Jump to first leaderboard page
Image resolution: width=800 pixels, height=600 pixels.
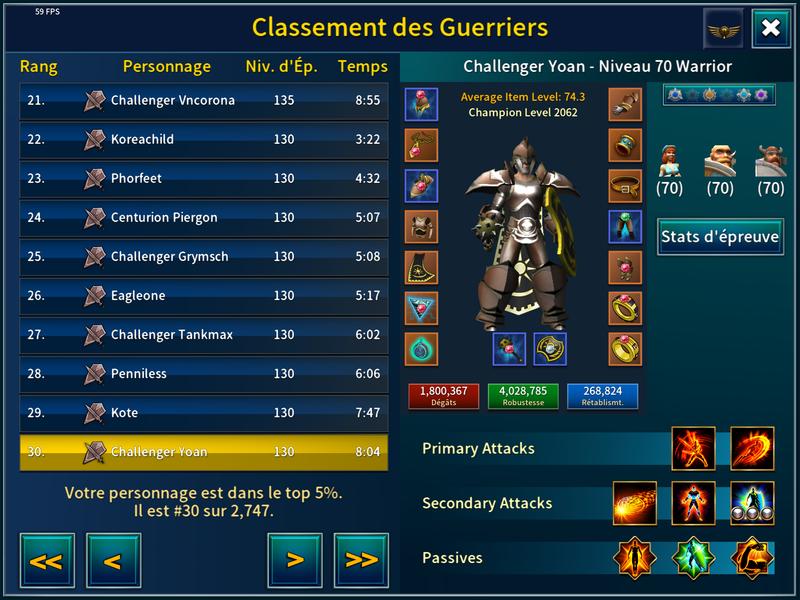(x=46, y=561)
